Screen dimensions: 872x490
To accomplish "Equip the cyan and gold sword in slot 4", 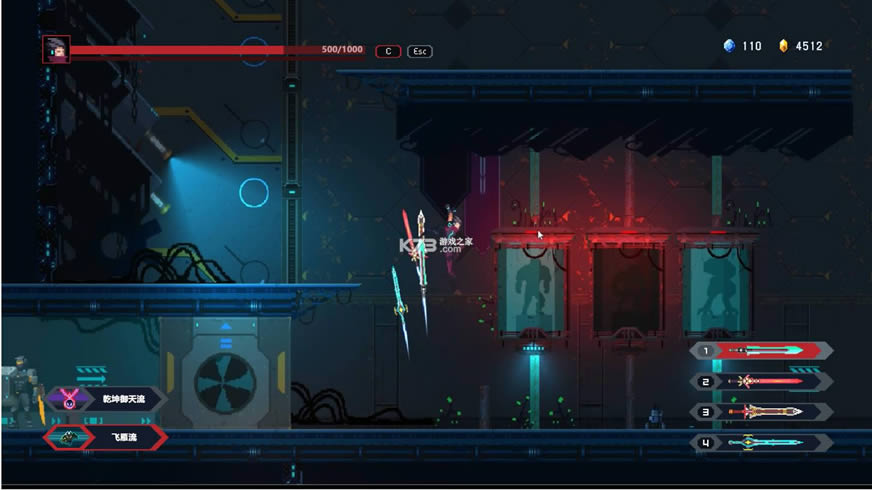I will coord(762,442).
